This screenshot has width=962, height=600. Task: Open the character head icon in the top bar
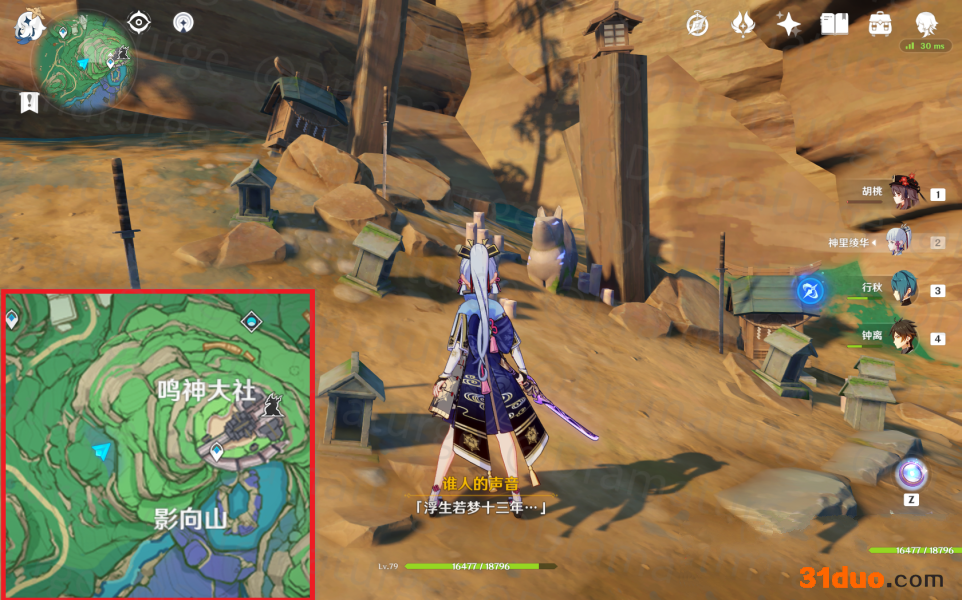pos(926,23)
